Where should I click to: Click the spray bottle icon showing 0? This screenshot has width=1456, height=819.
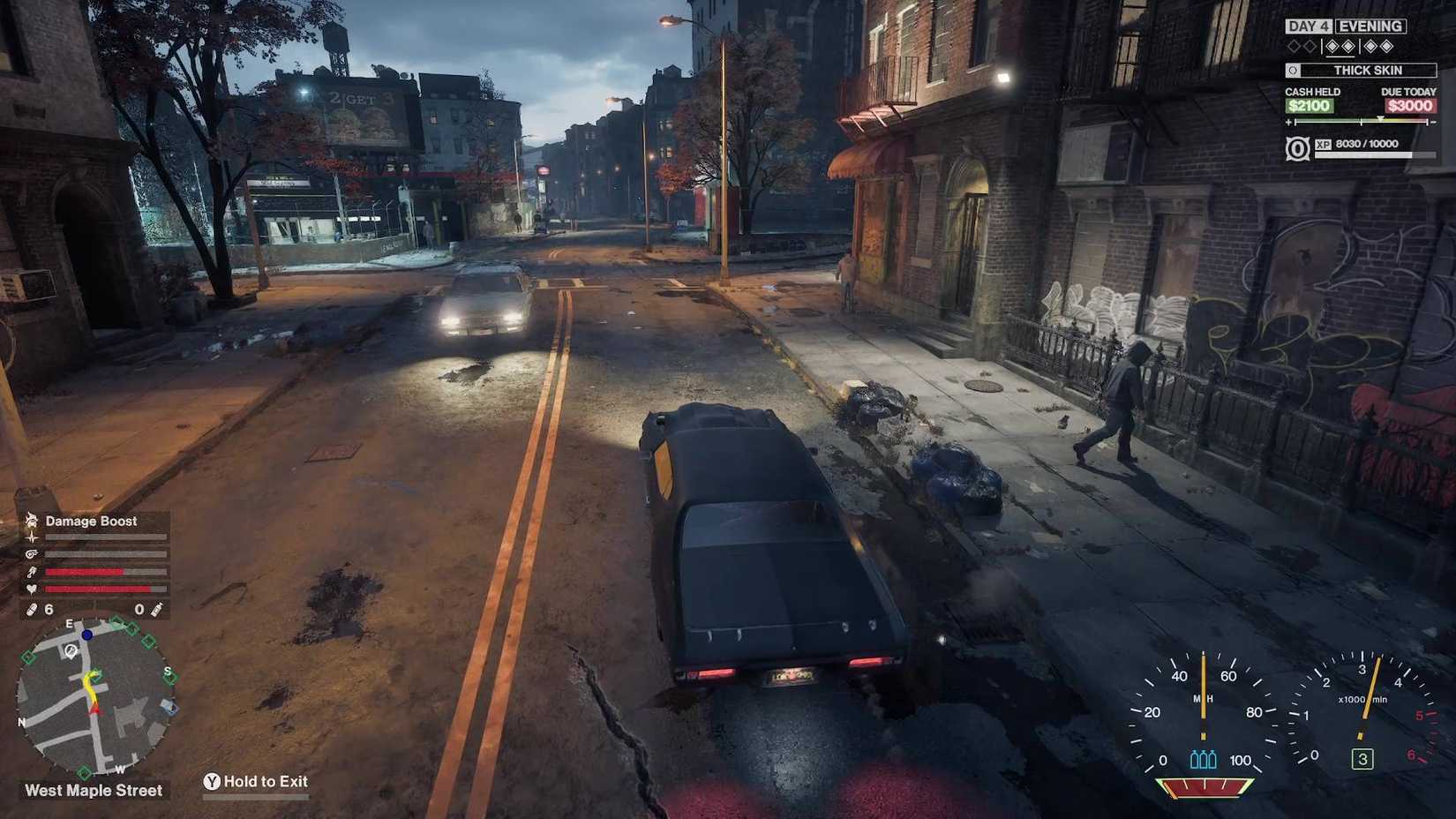(155, 609)
